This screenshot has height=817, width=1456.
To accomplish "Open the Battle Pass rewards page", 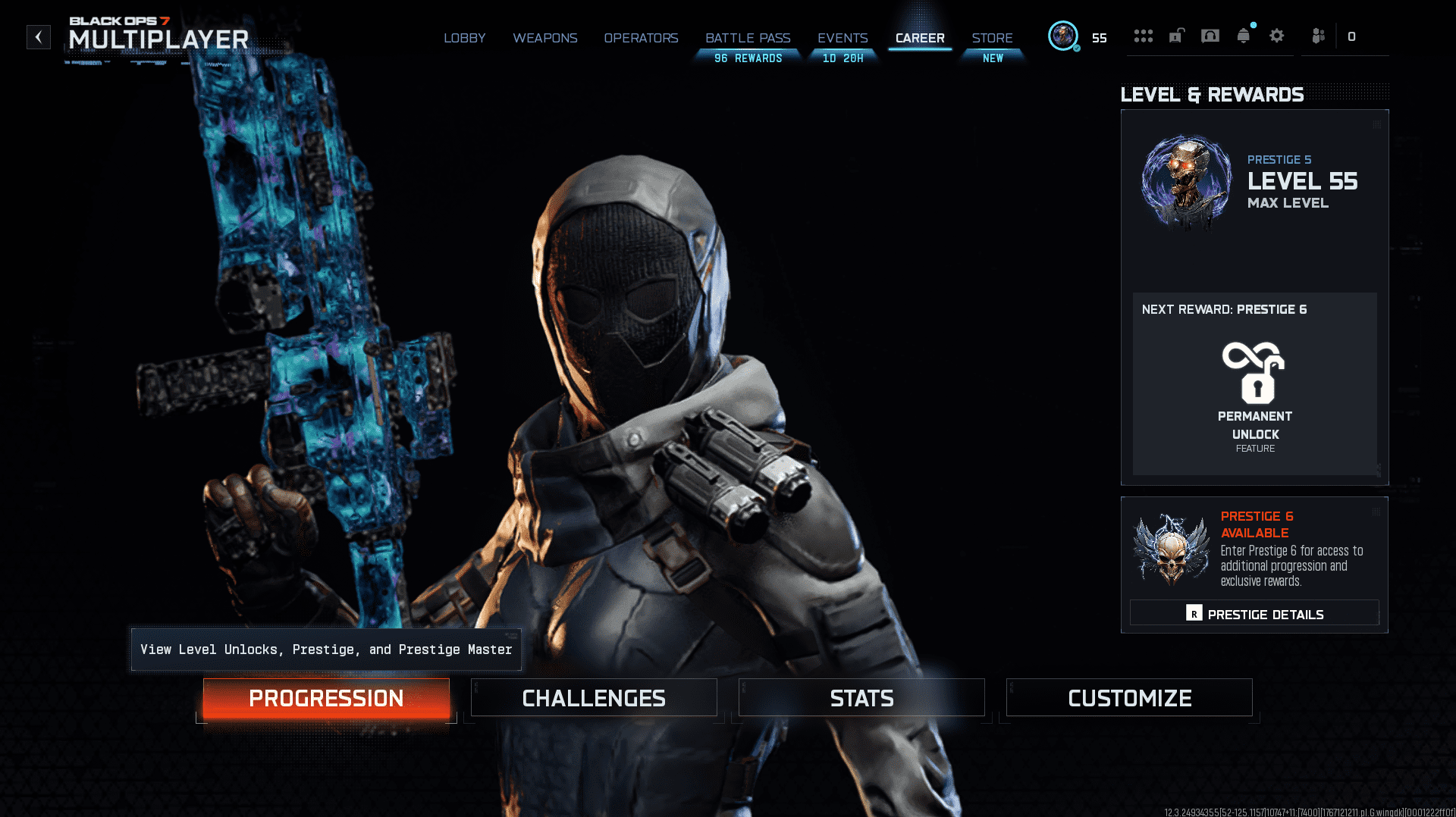I will 748,38.
